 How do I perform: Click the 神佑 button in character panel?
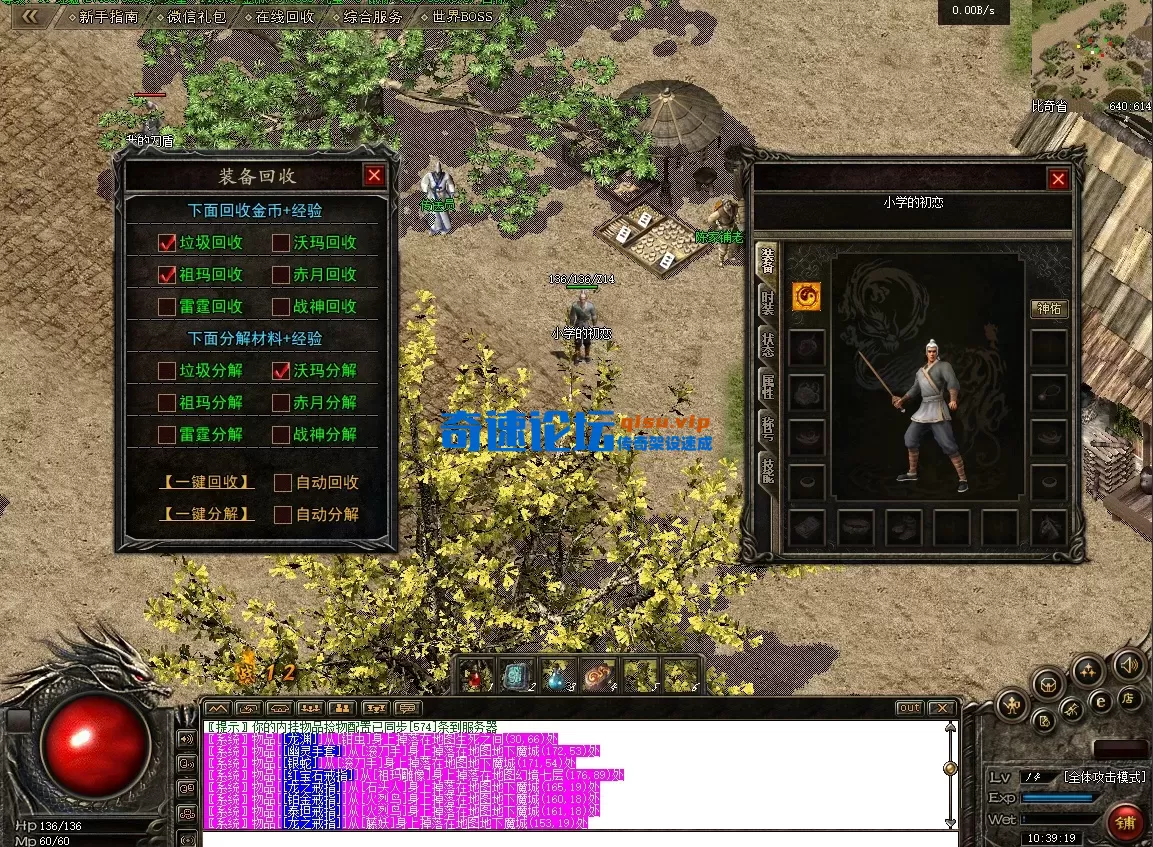coord(1049,309)
